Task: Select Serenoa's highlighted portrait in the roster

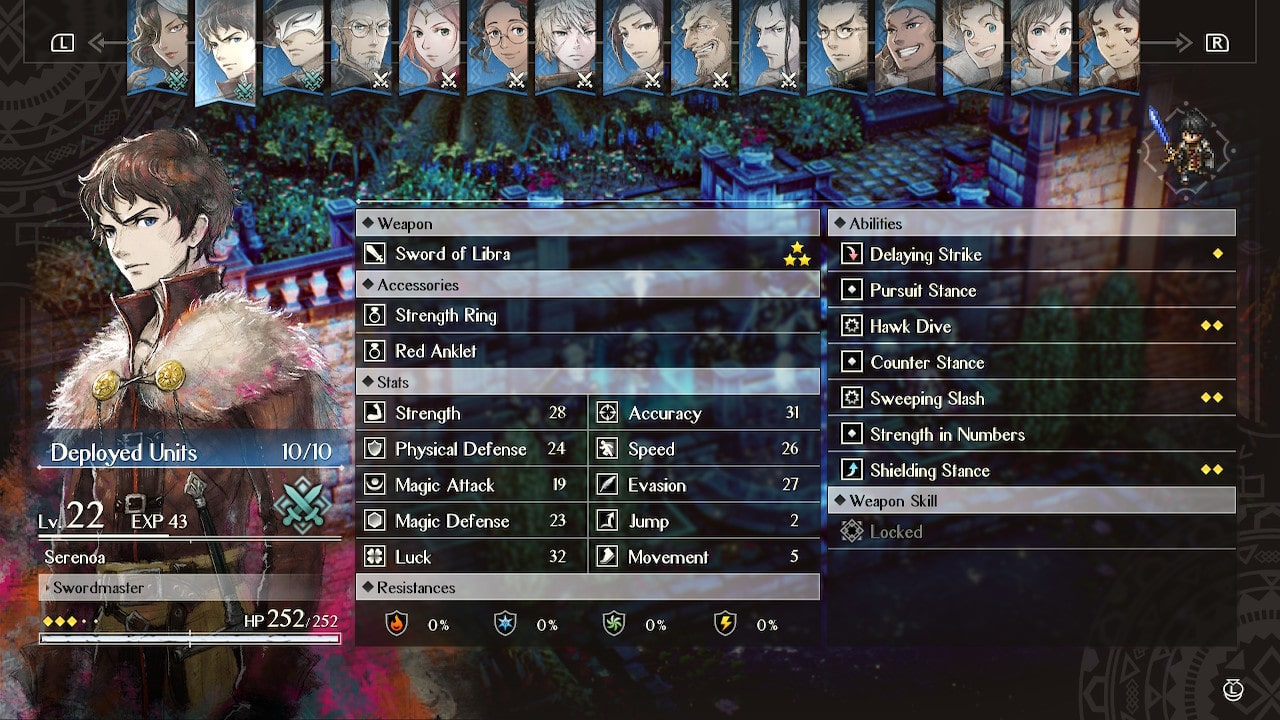Action: tap(225, 50)
